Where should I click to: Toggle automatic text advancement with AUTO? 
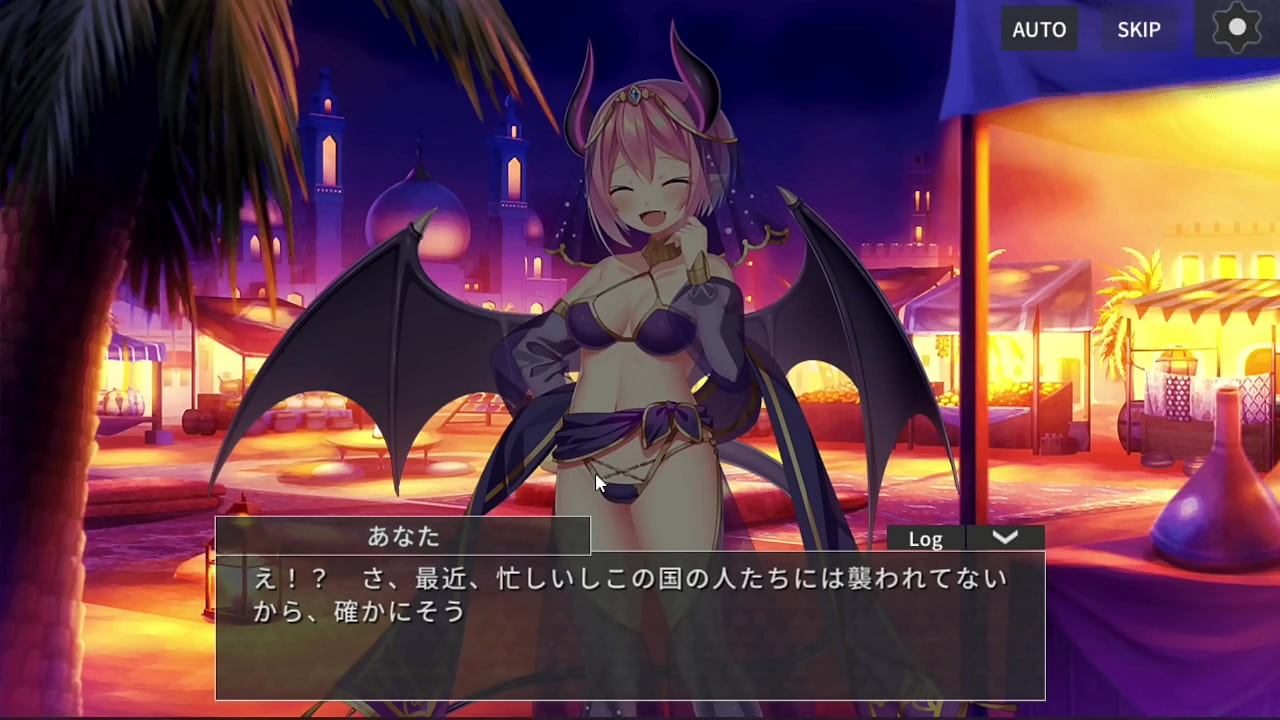click(x=1039, y=29)
